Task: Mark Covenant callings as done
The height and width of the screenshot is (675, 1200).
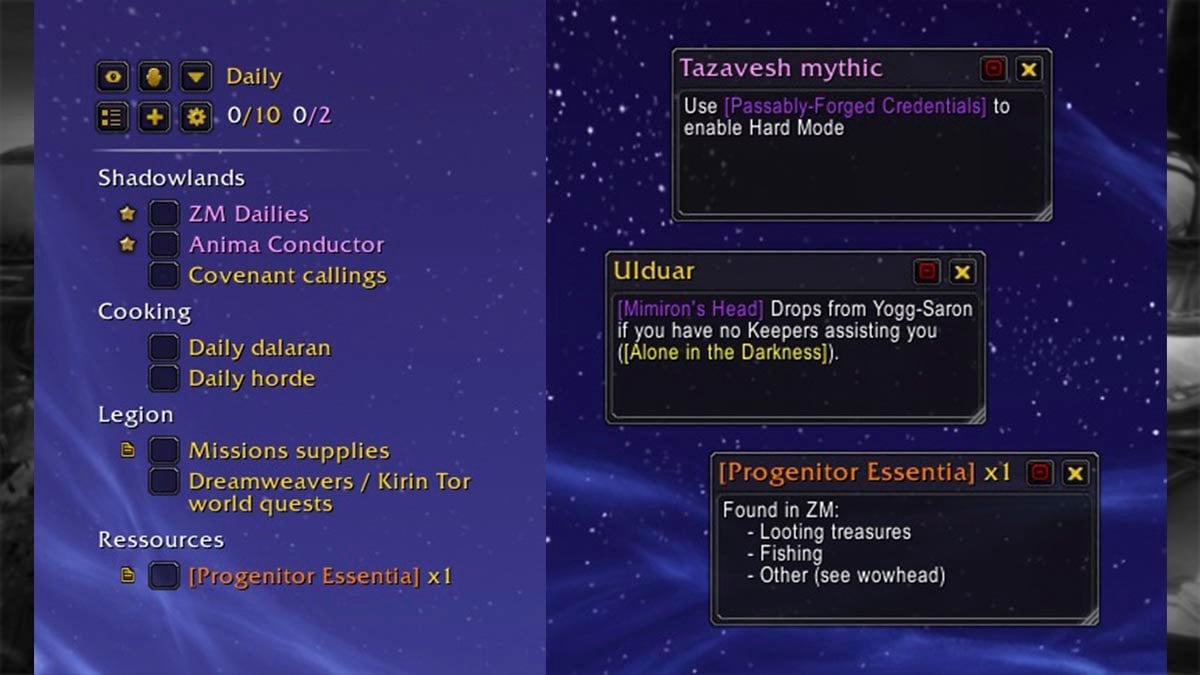Action: (x=164, y=275)
